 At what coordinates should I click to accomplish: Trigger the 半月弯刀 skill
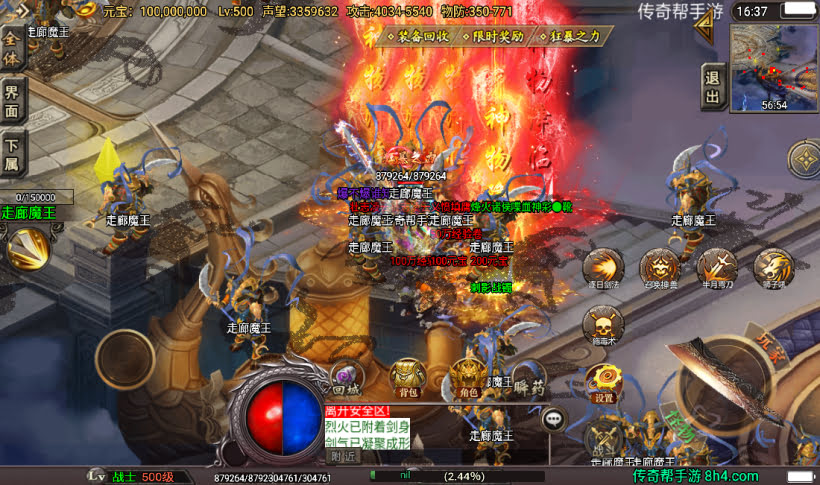pyautogui.click(x=717, y=268)
